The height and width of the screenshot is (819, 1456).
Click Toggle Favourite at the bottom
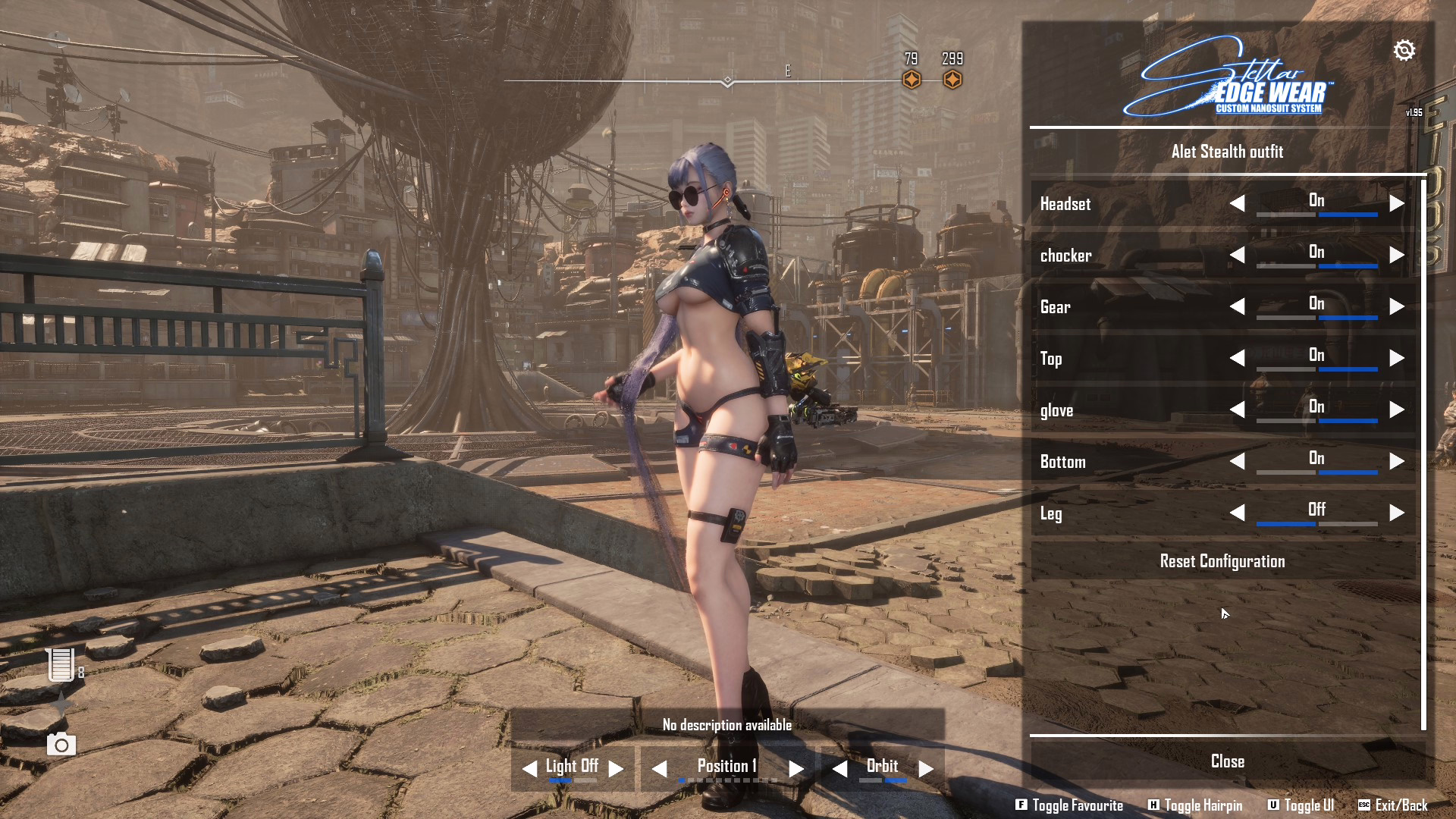1069,805
